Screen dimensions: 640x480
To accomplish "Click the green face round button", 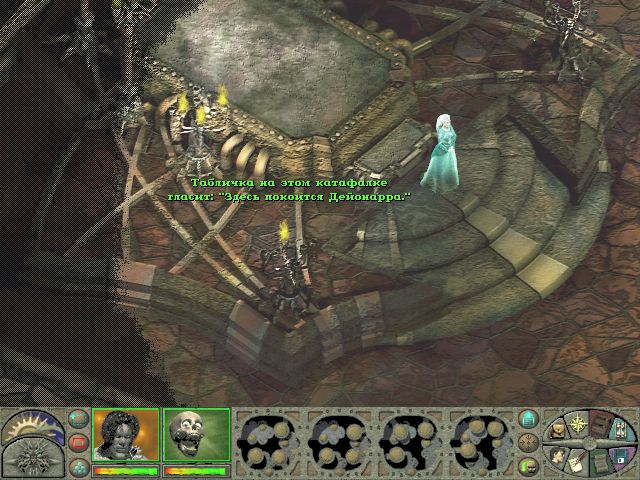I will pyautogui.click(x=530, y=464).
